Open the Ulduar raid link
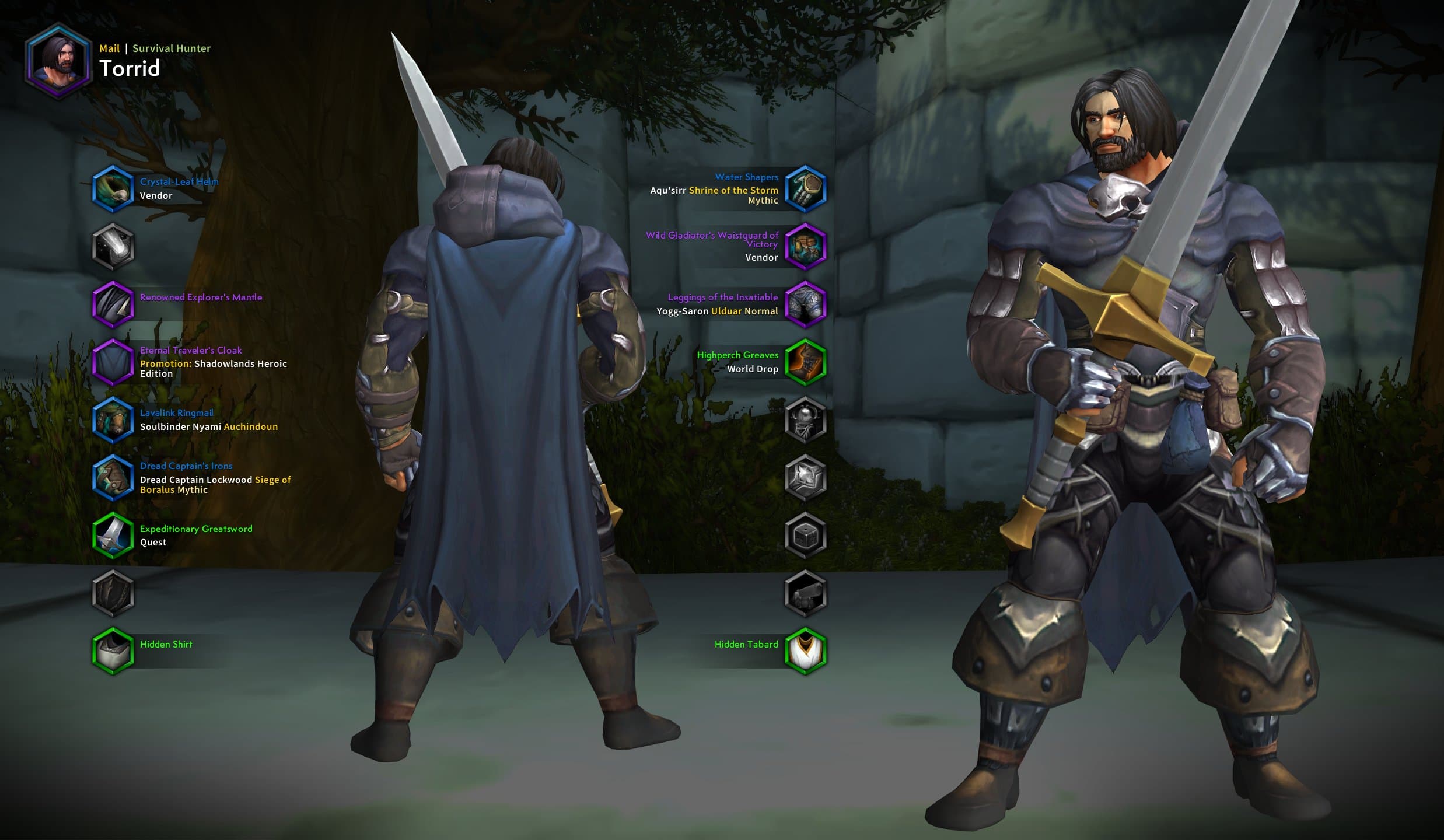1444x840 pixels. coord(726,311)
